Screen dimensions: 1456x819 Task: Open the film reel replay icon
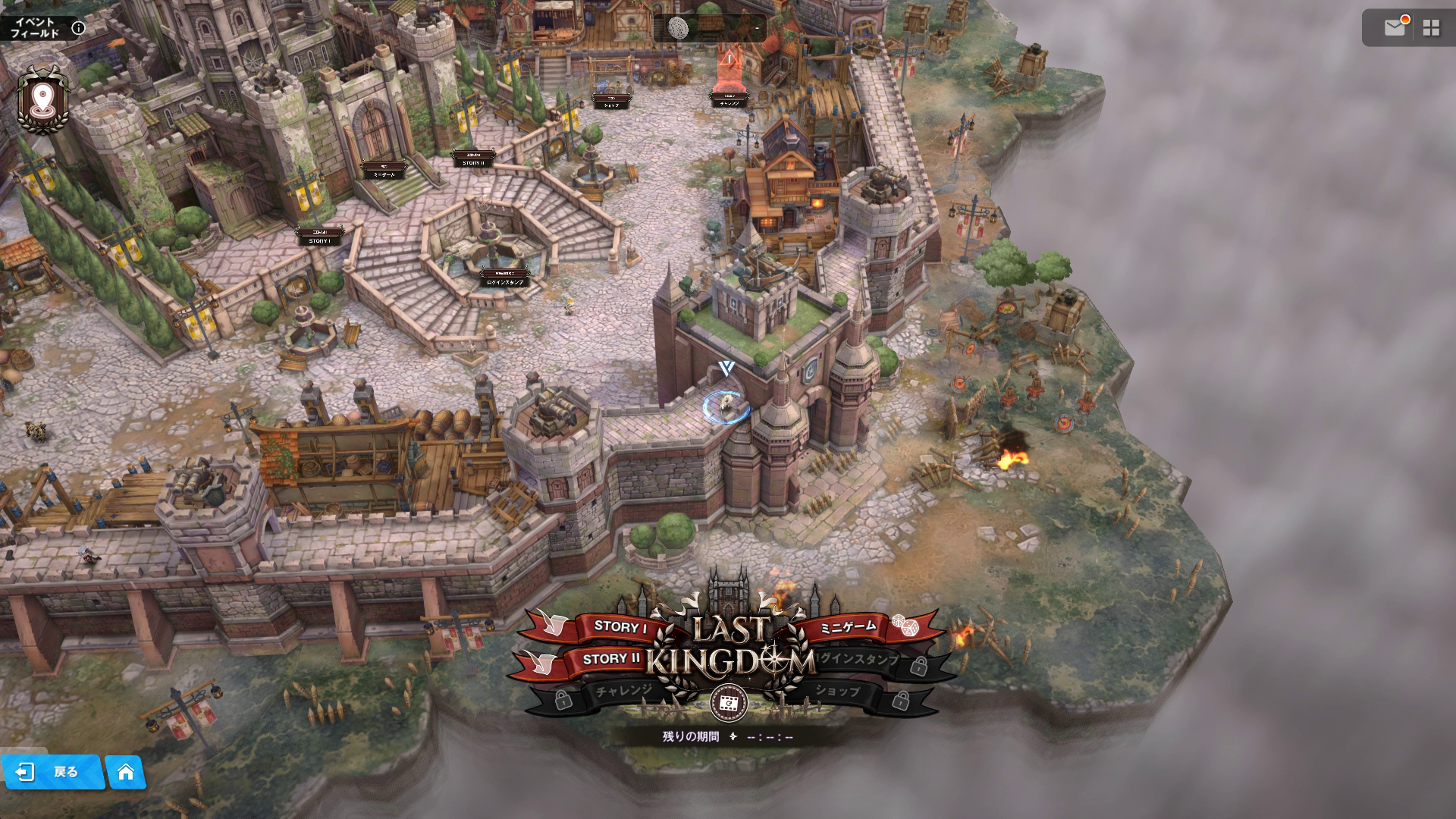[x=729, y=703]
